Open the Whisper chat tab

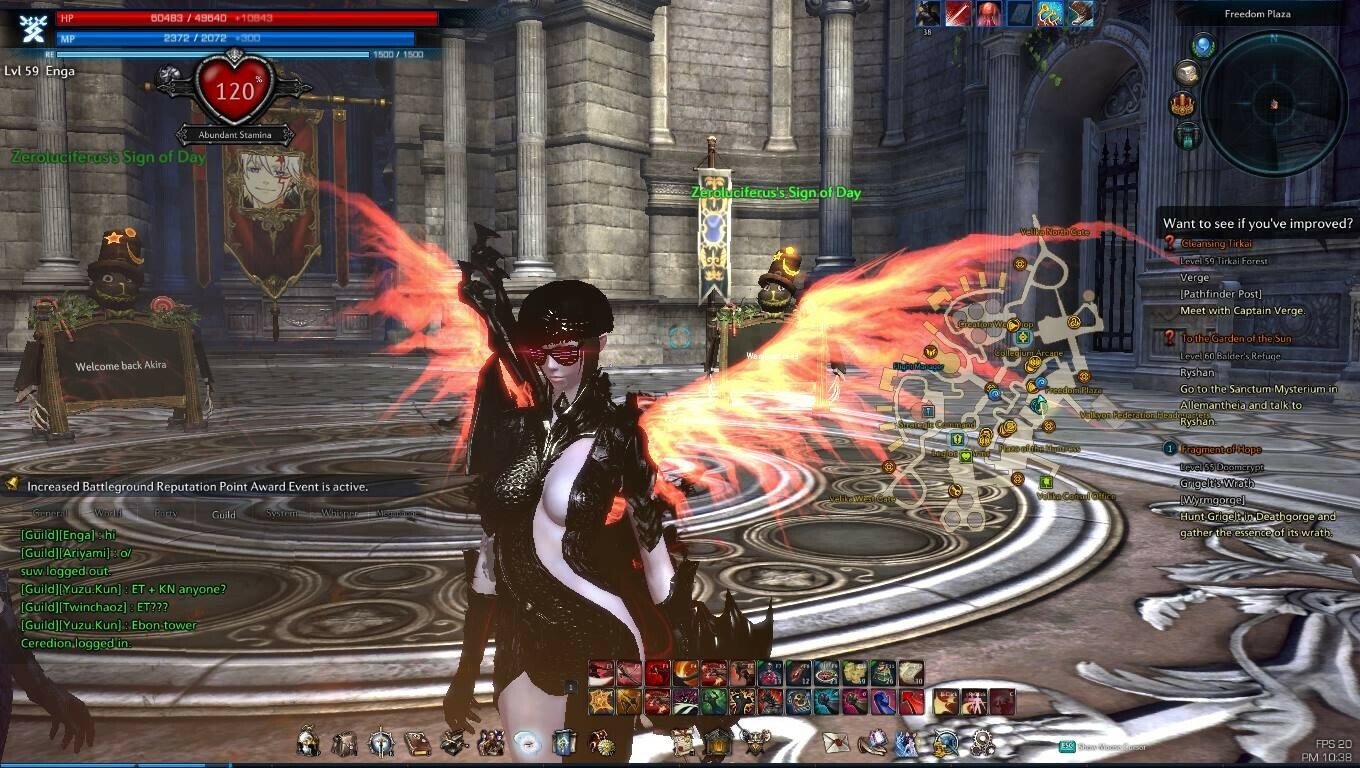pyautogui.click(x=340, y=514)
